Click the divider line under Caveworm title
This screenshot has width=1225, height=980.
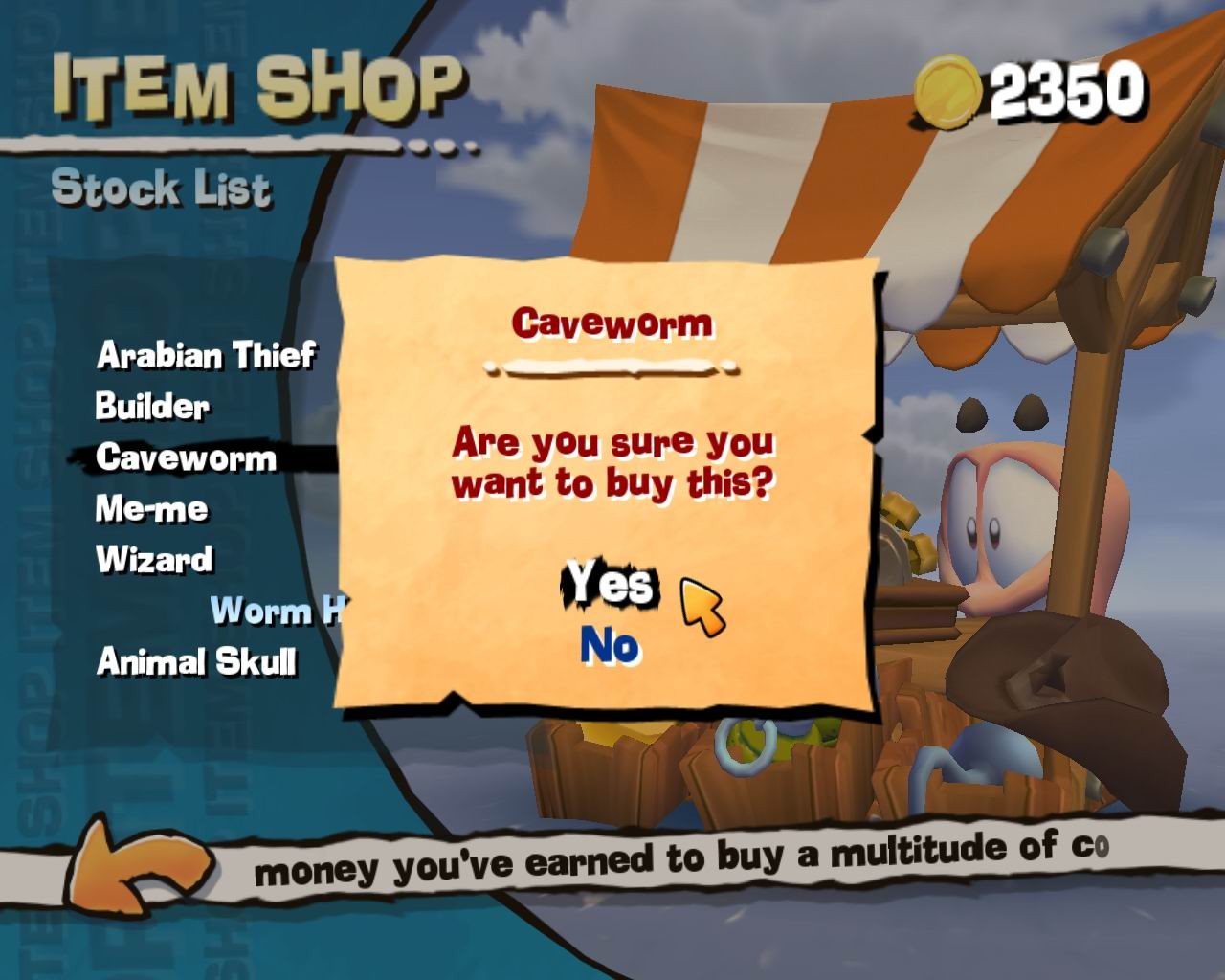(612, 366)
